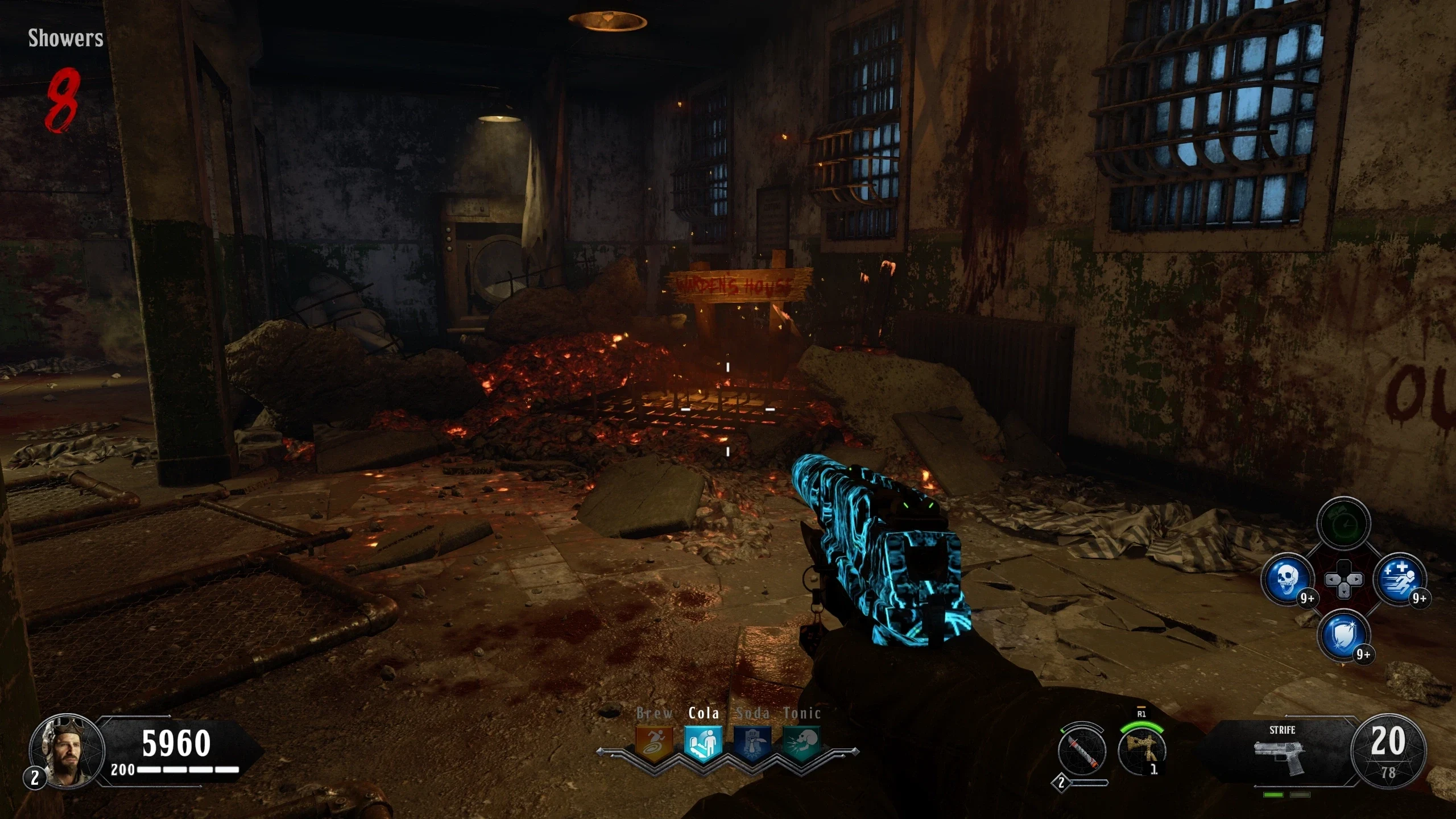Activate the blue shield elixir
This screenshot has width=1456, height=819.
[1343, 635]
